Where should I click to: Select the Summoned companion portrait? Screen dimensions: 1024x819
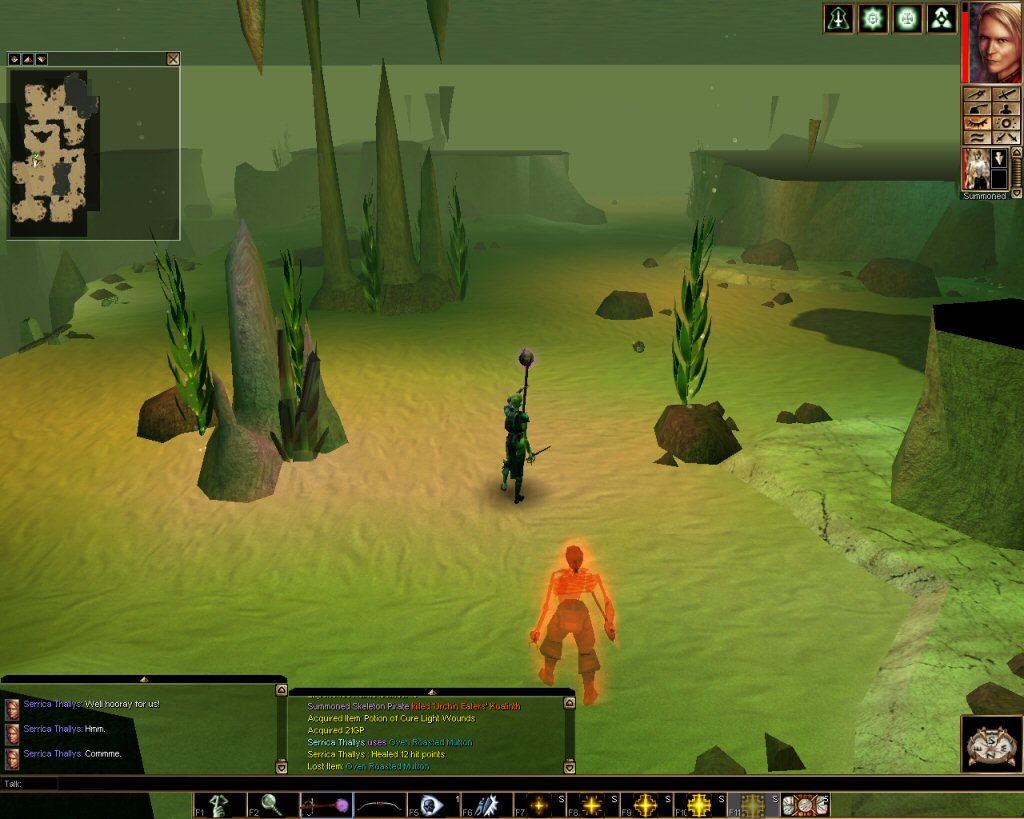click(x=974, y=168)
